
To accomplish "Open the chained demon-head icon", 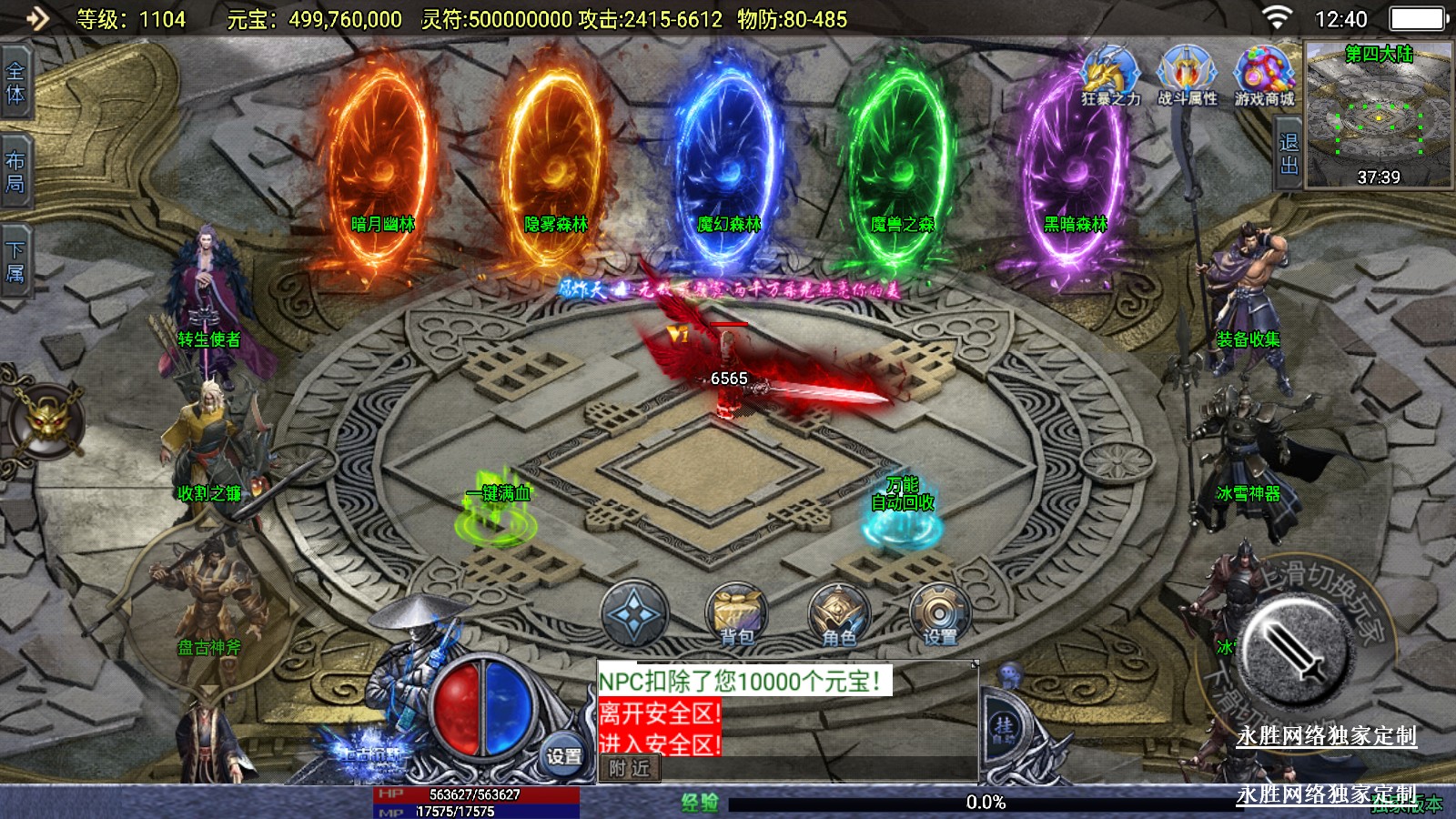I will coord(45,422).
